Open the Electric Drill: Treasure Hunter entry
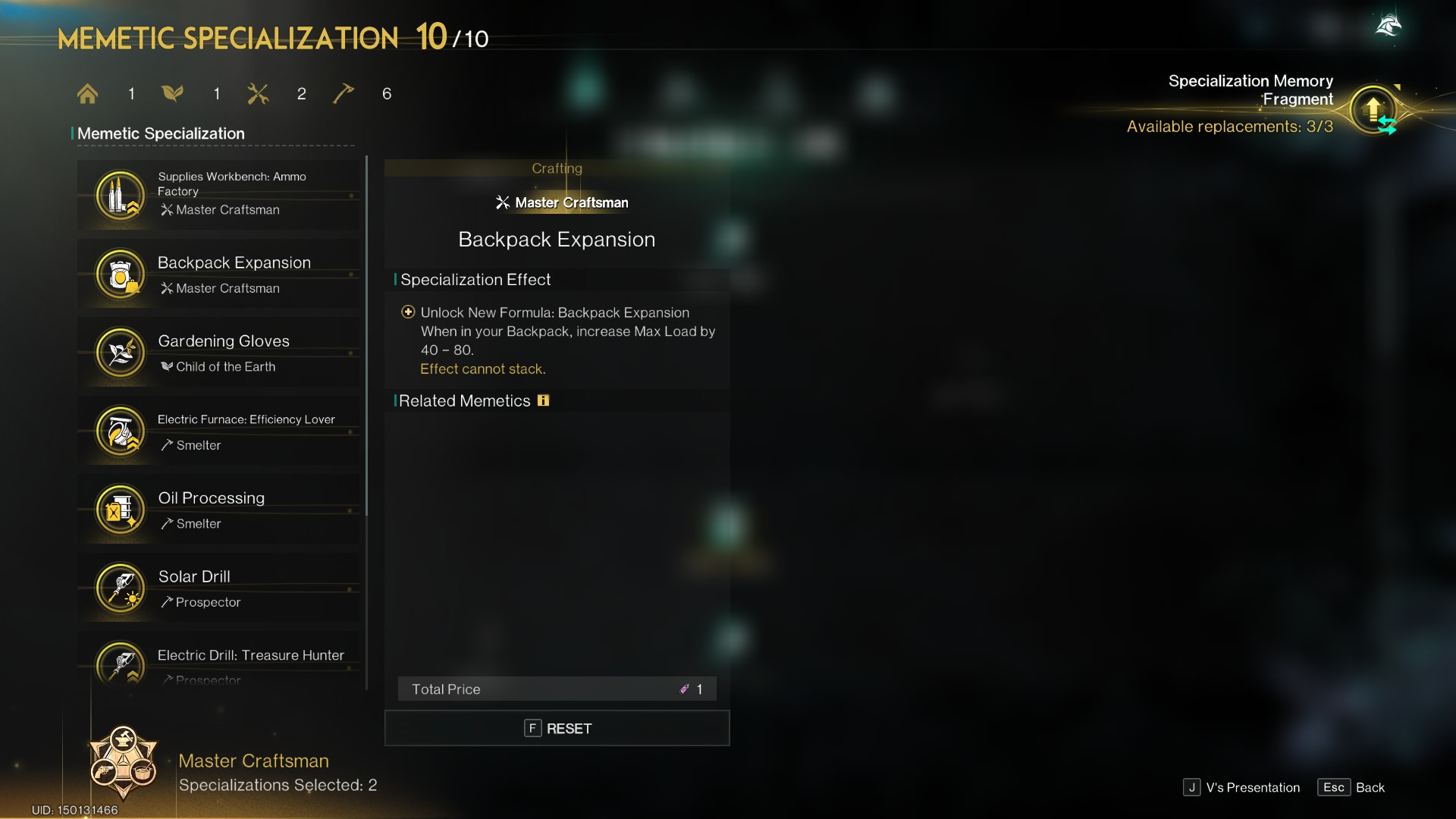Viewport: 1456px width, 819px height. pos(119,664)
